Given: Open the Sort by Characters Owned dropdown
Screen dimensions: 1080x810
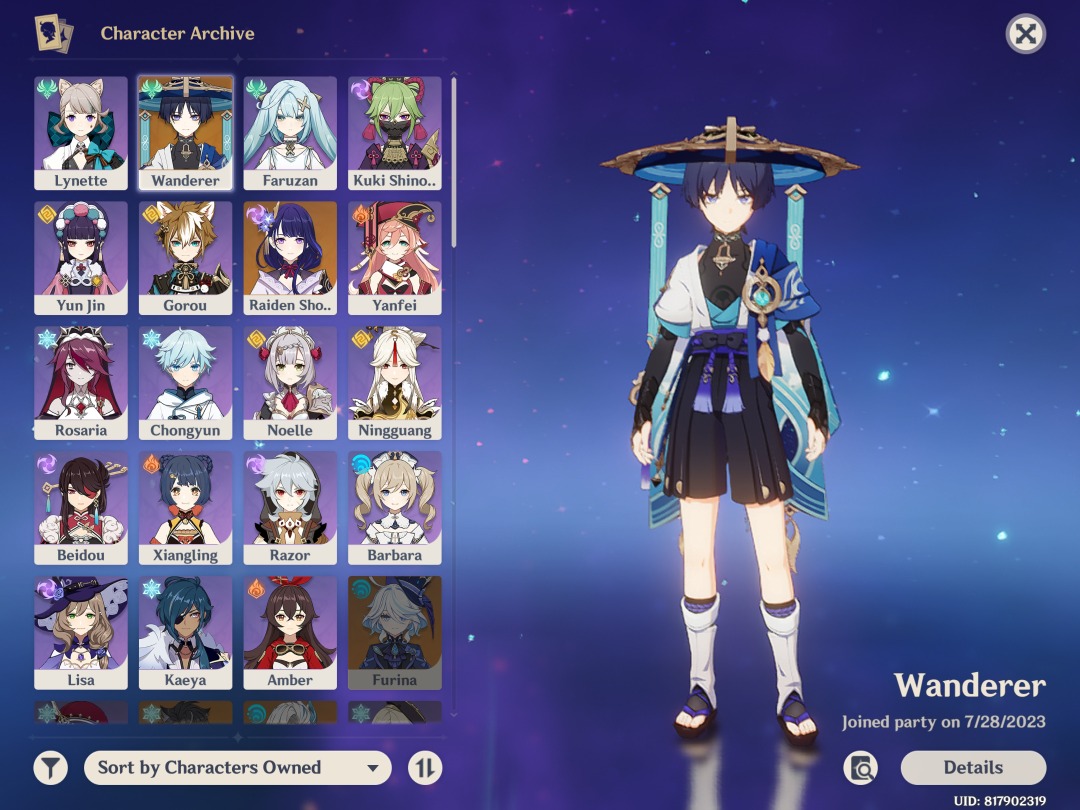Looking at the screenshot, I should [237, 768].
